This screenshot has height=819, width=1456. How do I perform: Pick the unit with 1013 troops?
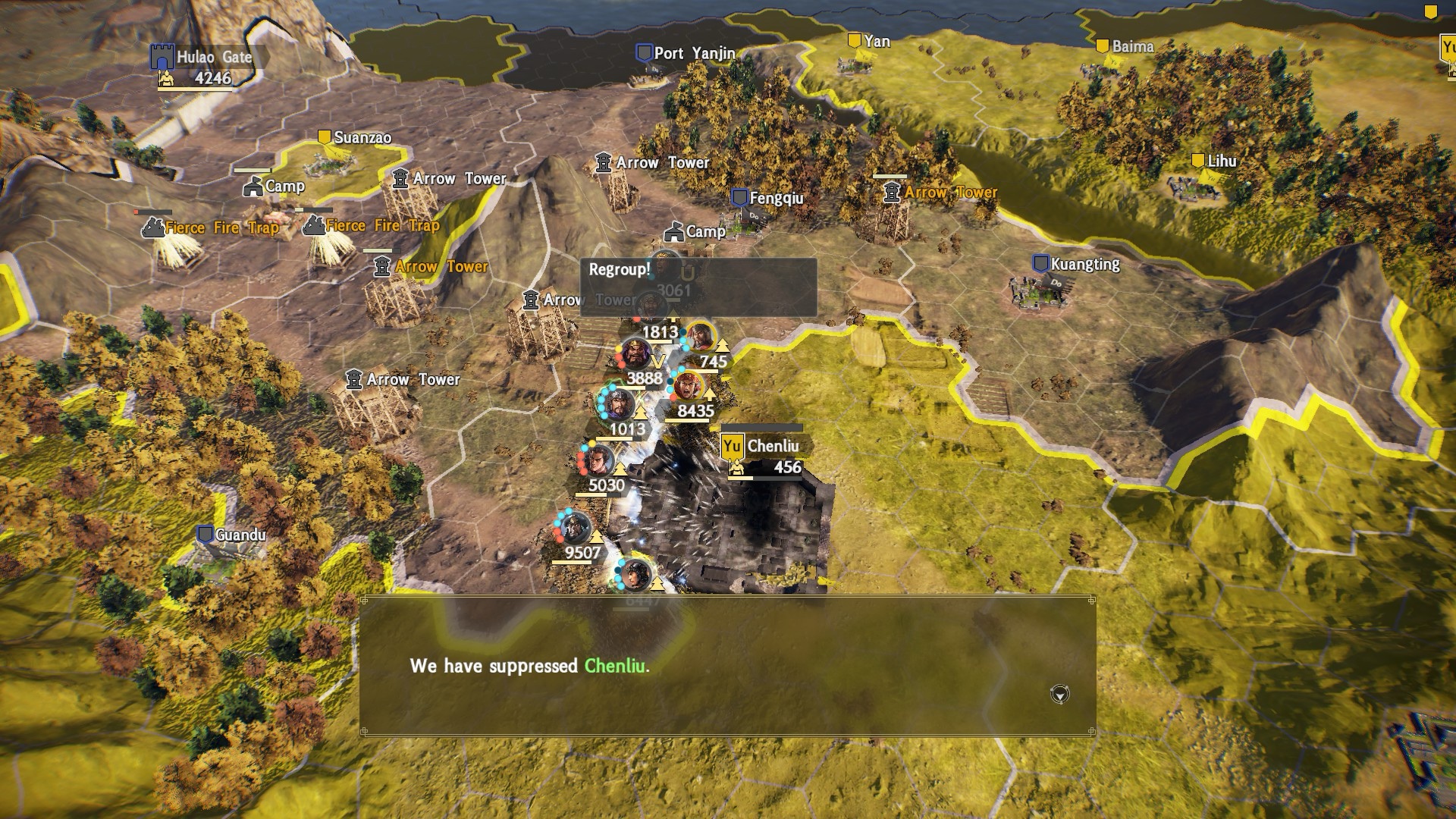coord(619,404)
